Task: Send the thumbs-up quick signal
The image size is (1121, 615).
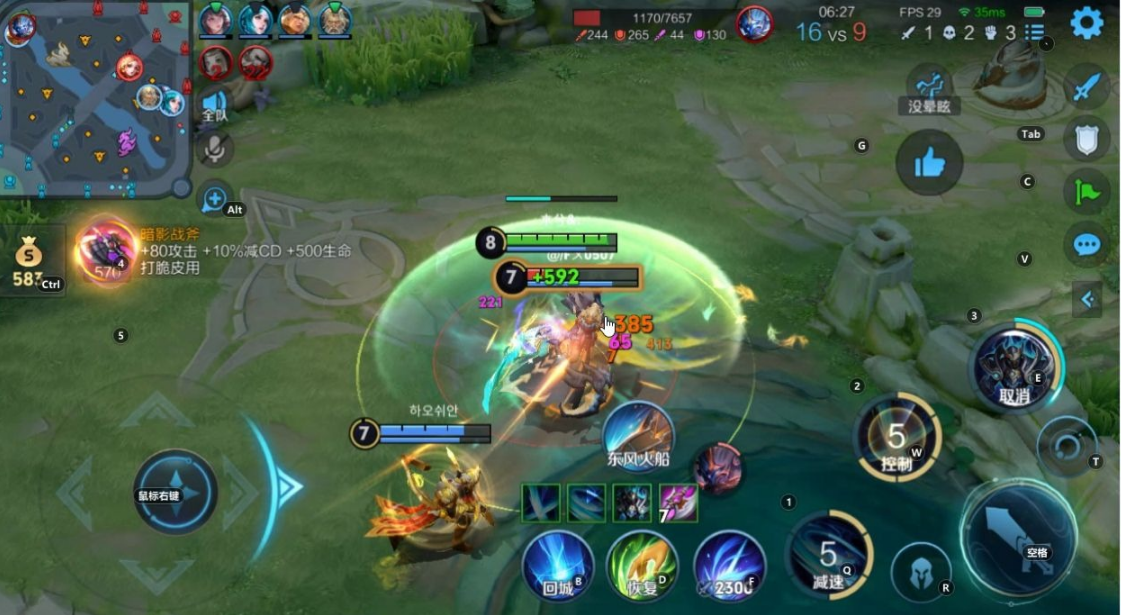Action: pos(929,163)
